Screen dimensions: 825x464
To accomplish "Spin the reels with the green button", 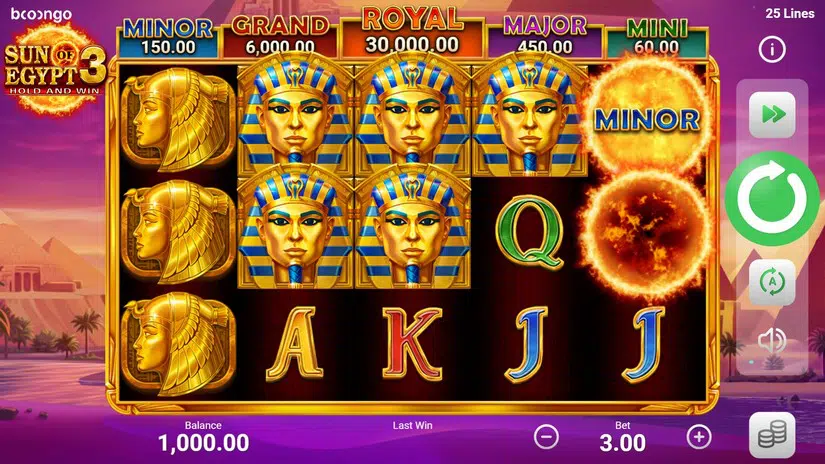I will click(x=772, y=196).
